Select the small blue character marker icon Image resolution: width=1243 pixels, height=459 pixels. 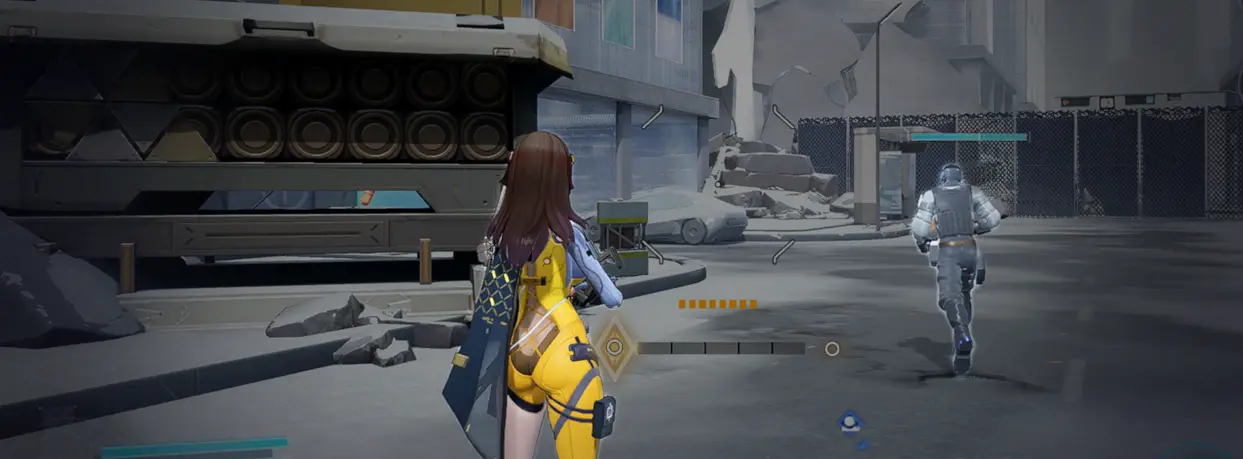pyautogui.click(x=851, y=423)
